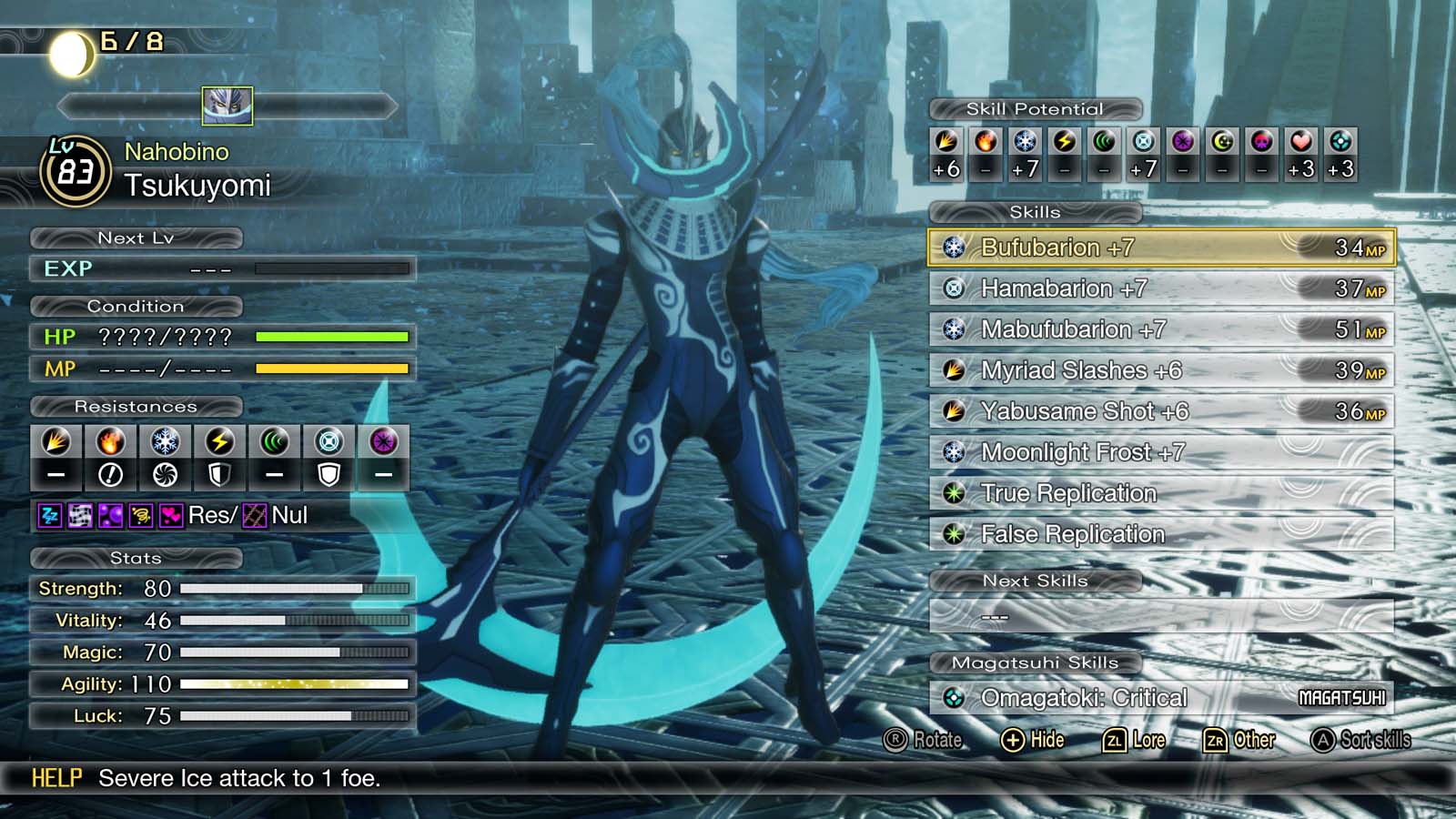This screenshot has height=819, width=1456.
Task: Select the Fire skill potential icon
Action: coord(986,143)
